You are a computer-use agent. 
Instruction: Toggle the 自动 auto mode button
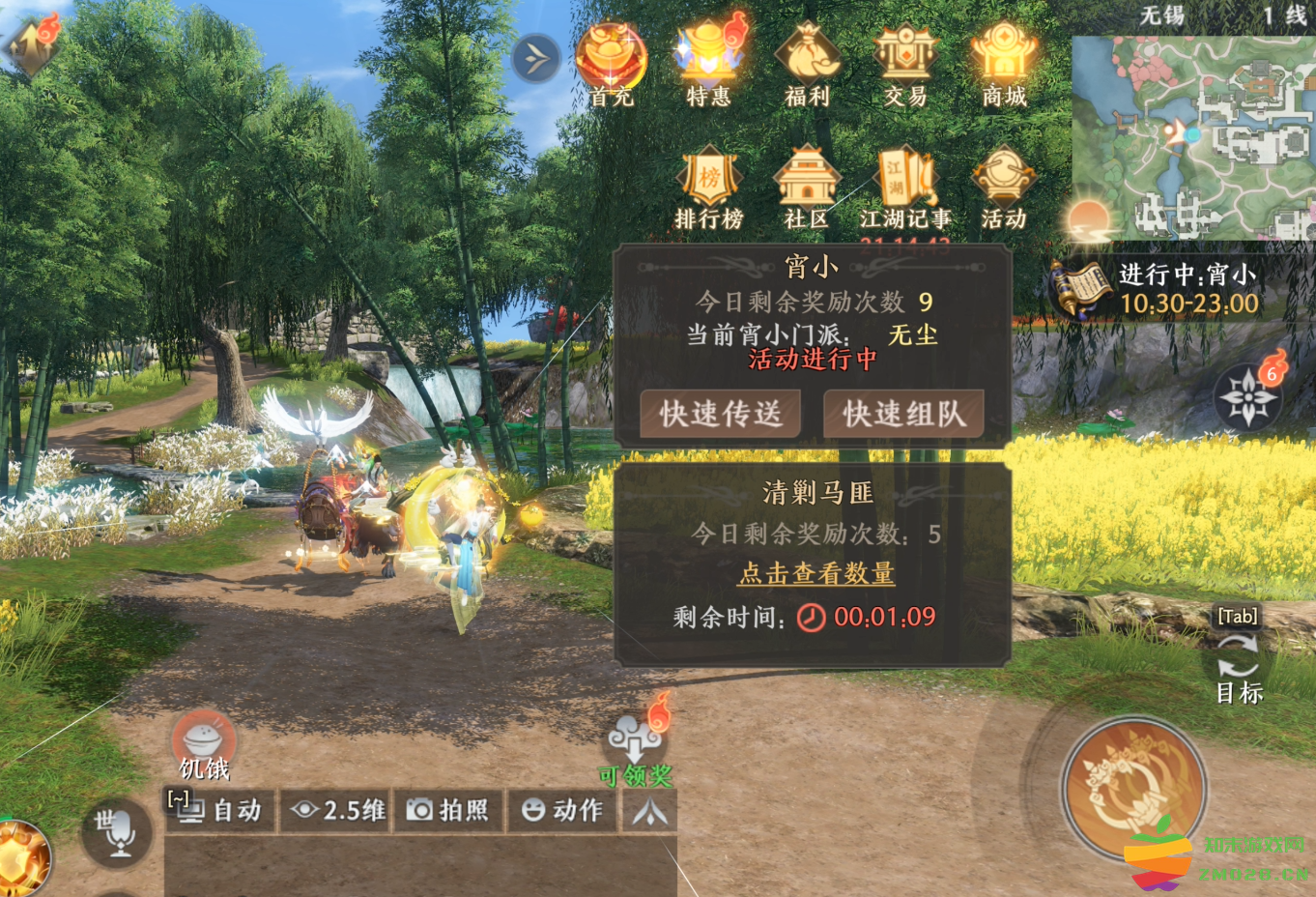point(222,810)
